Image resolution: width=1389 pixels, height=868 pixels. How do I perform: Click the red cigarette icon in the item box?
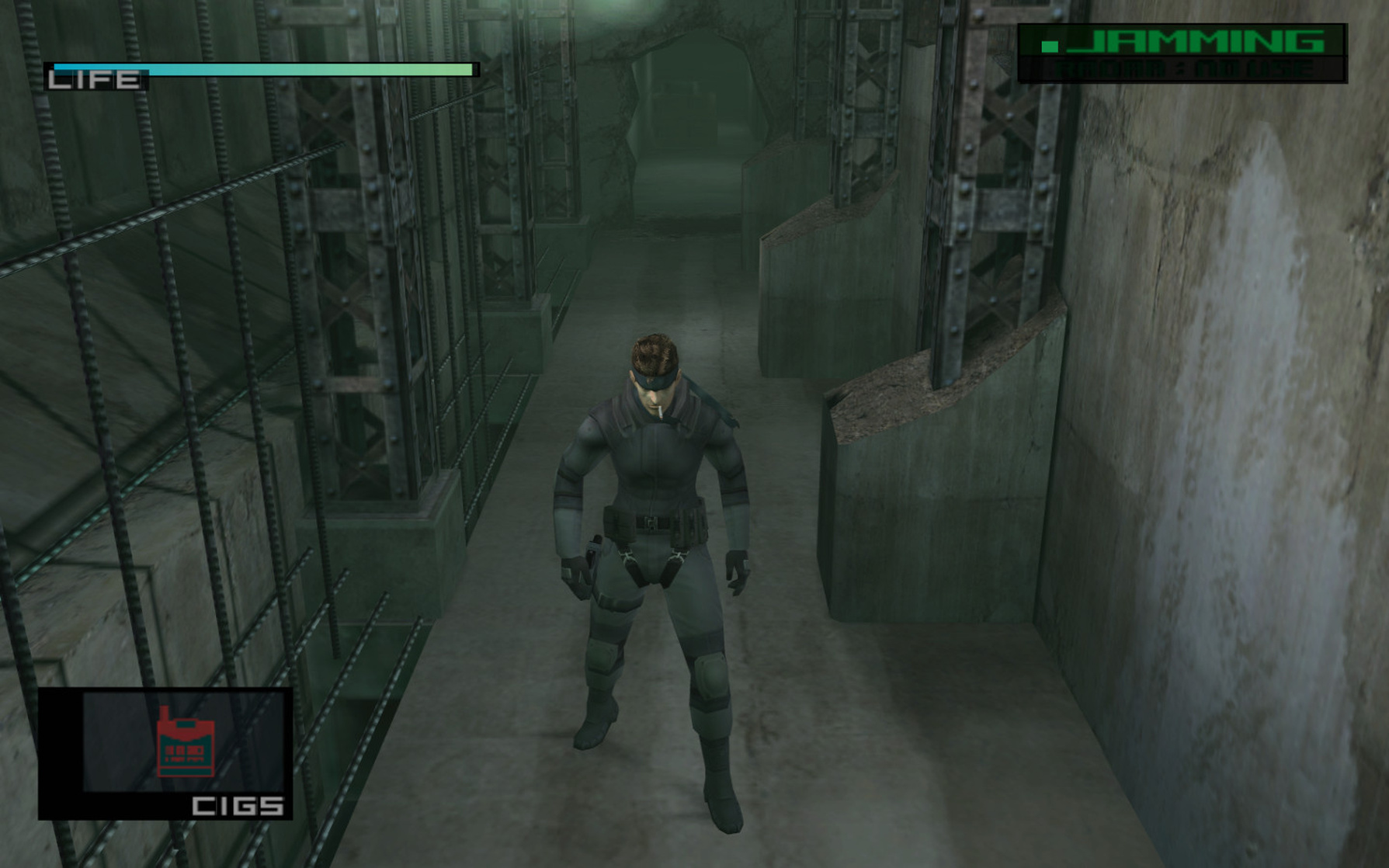click(x=186, y=741)
